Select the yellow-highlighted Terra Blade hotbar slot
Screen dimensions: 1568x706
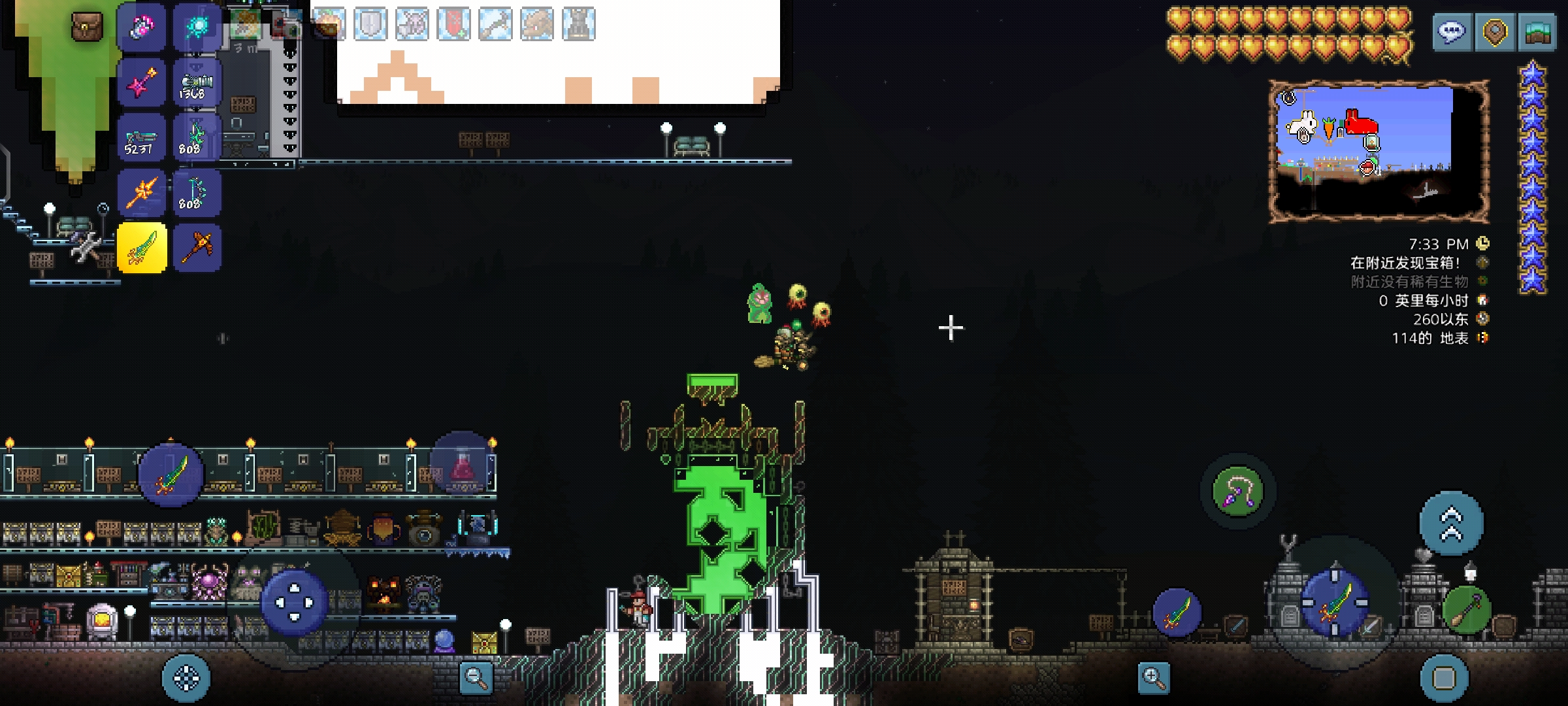coord(142,248)
